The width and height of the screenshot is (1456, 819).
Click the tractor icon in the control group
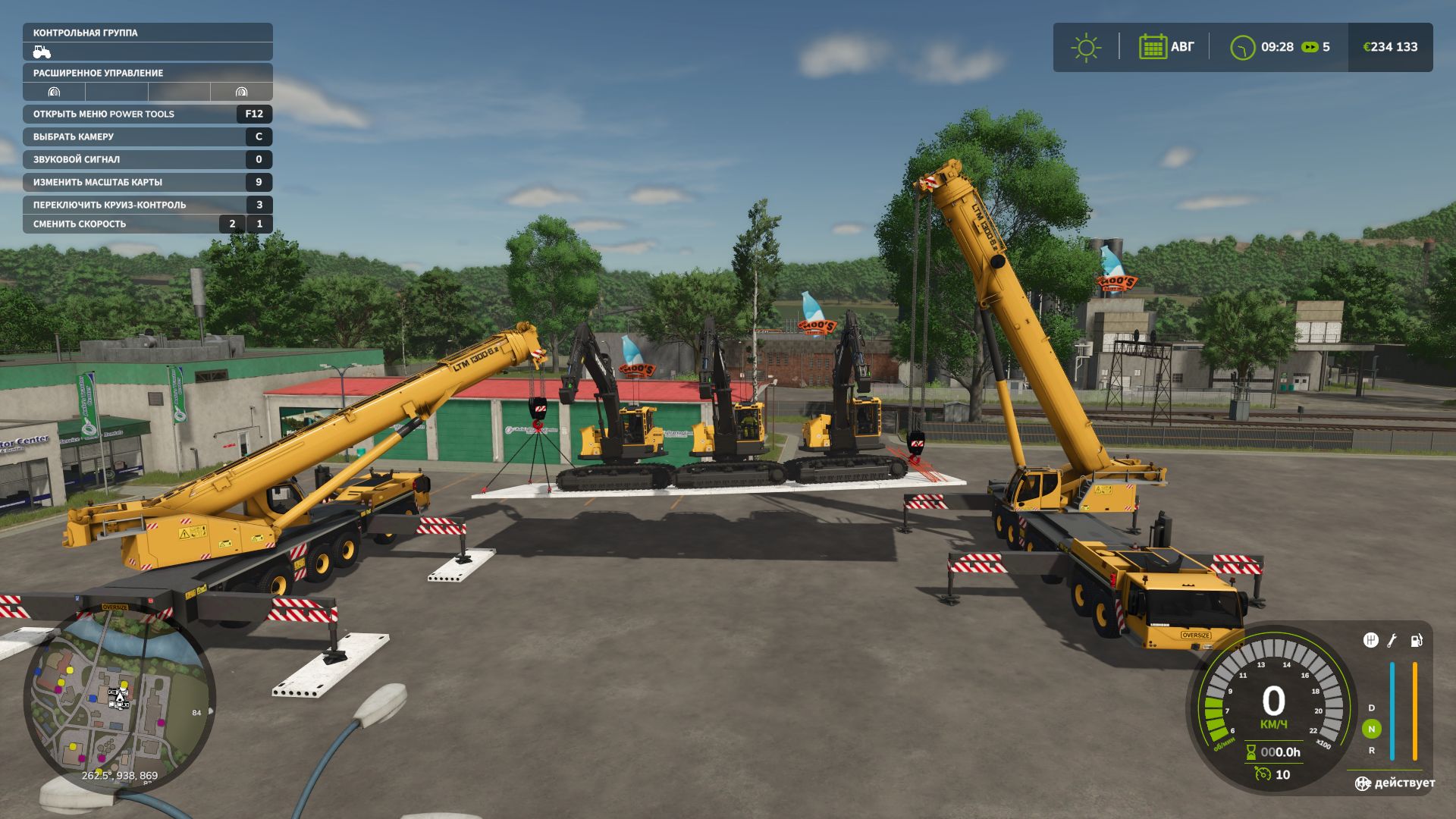tap(42, 52)
